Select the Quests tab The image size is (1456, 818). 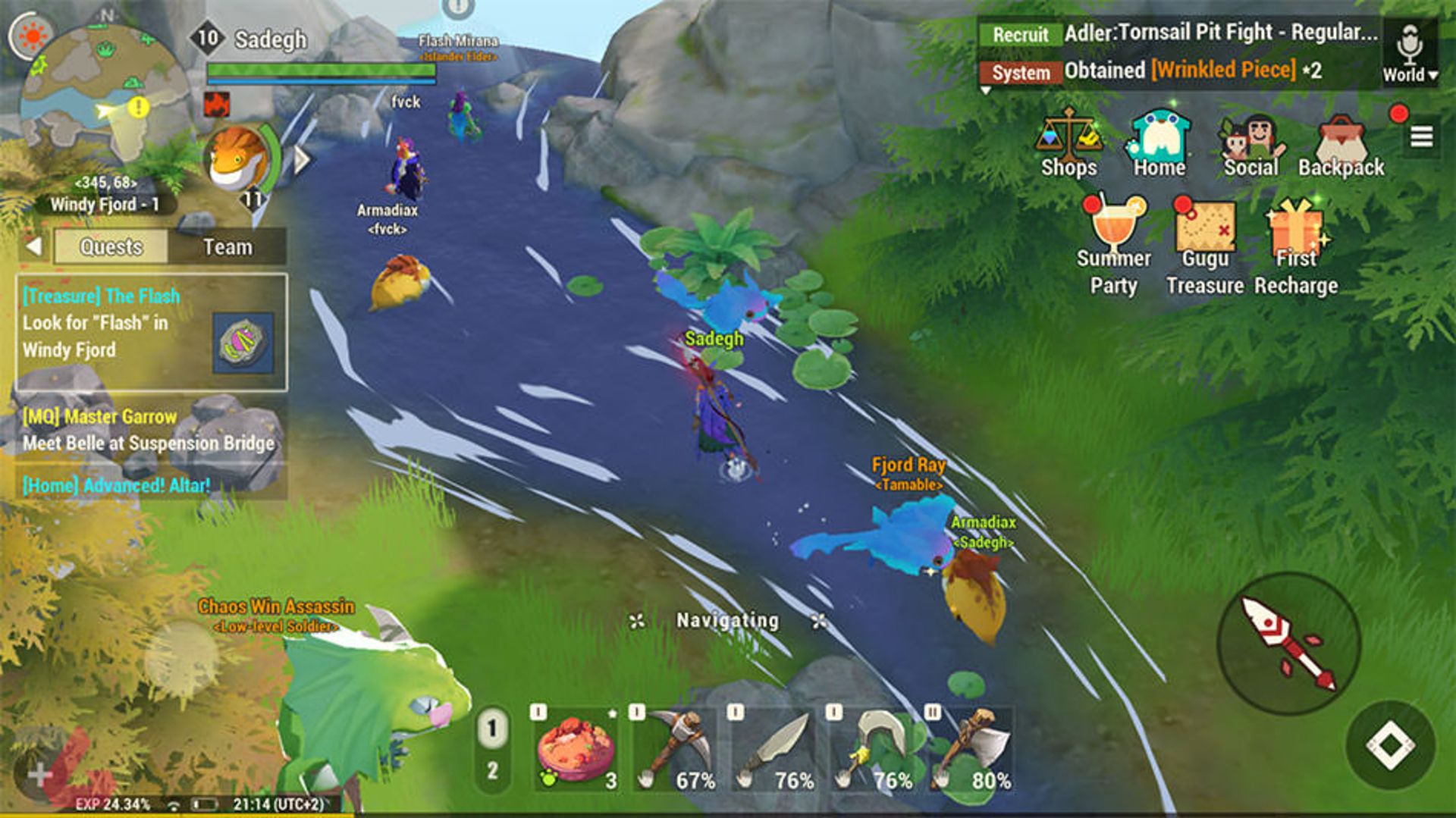111,247
